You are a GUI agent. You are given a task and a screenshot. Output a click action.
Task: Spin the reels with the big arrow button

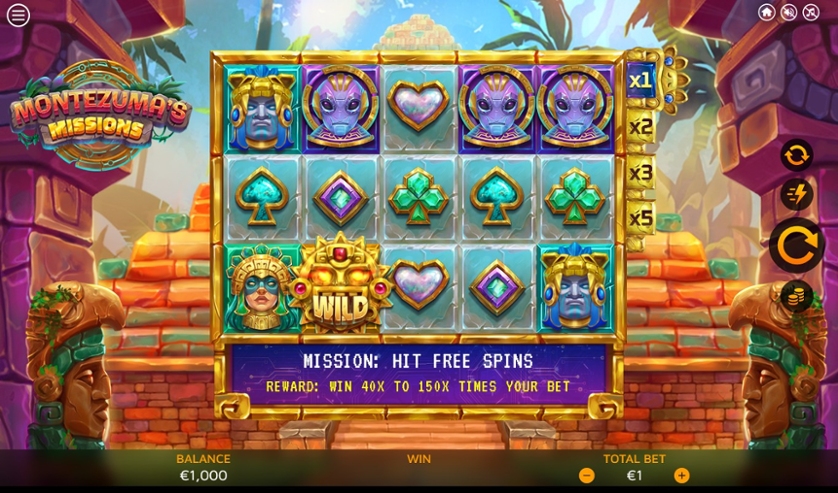click(796, 245)
